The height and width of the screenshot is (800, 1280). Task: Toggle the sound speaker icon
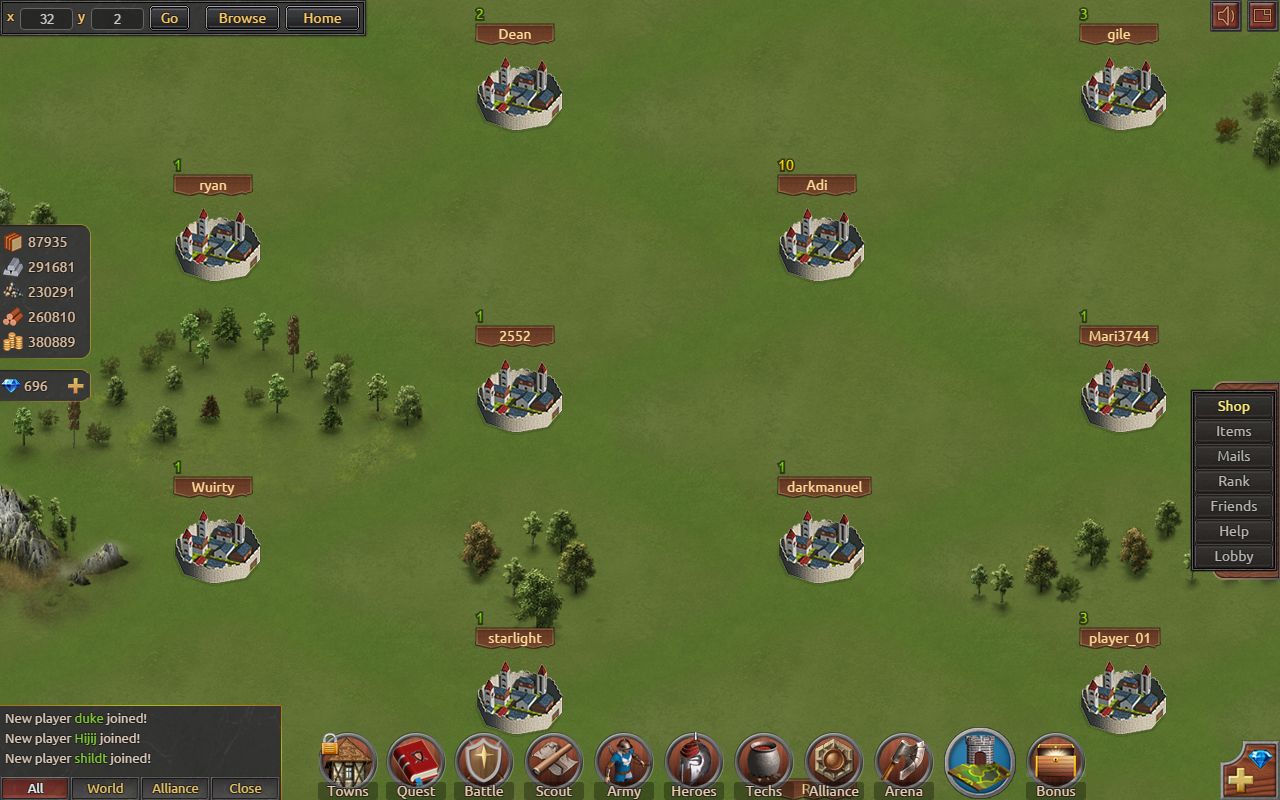(x=1225, y=16)
